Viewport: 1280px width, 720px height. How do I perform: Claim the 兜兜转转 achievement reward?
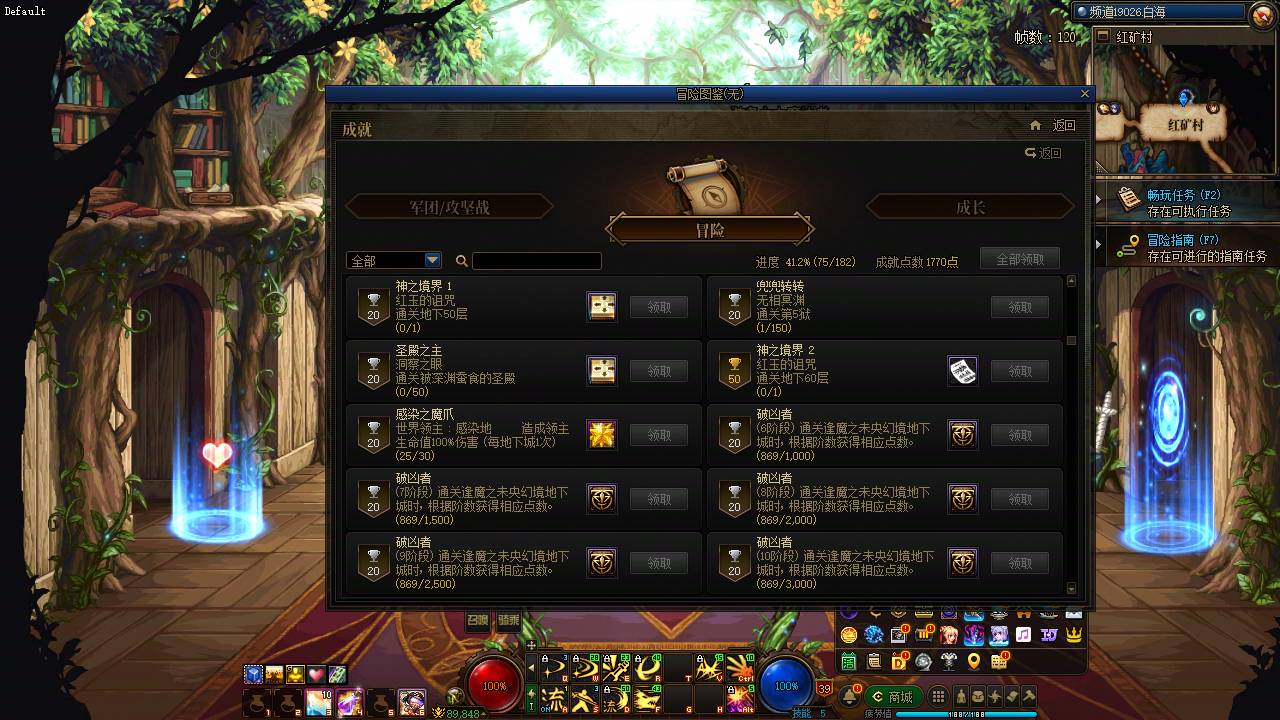1019,307
